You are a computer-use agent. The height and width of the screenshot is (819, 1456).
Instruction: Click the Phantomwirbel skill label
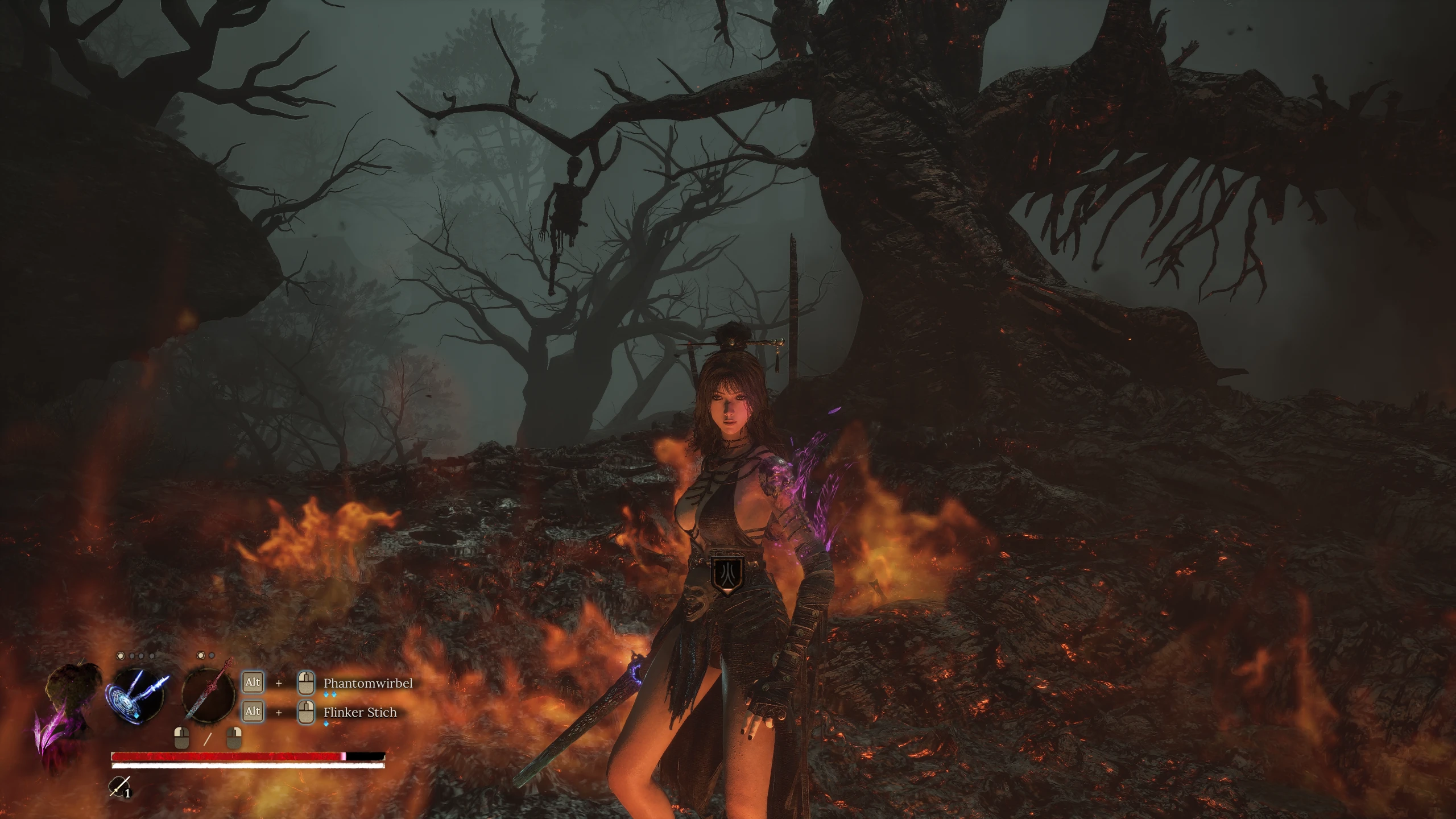pos(368,683)
